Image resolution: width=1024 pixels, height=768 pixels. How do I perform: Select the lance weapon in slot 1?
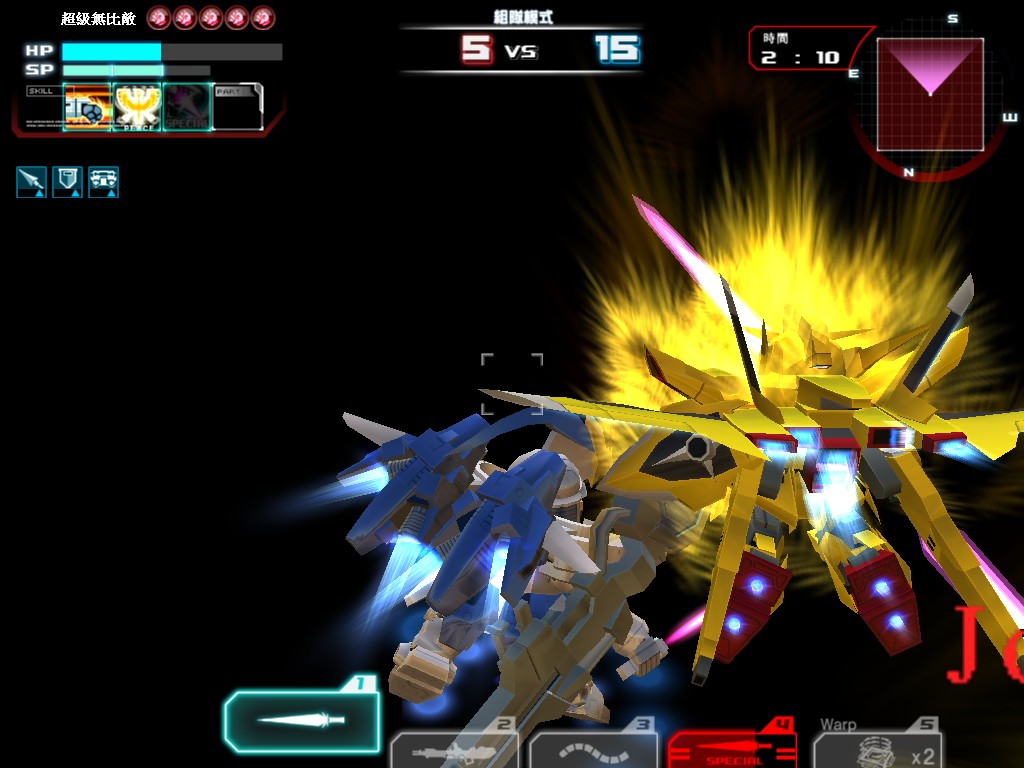pyautogui.click(x=301, y=720)
